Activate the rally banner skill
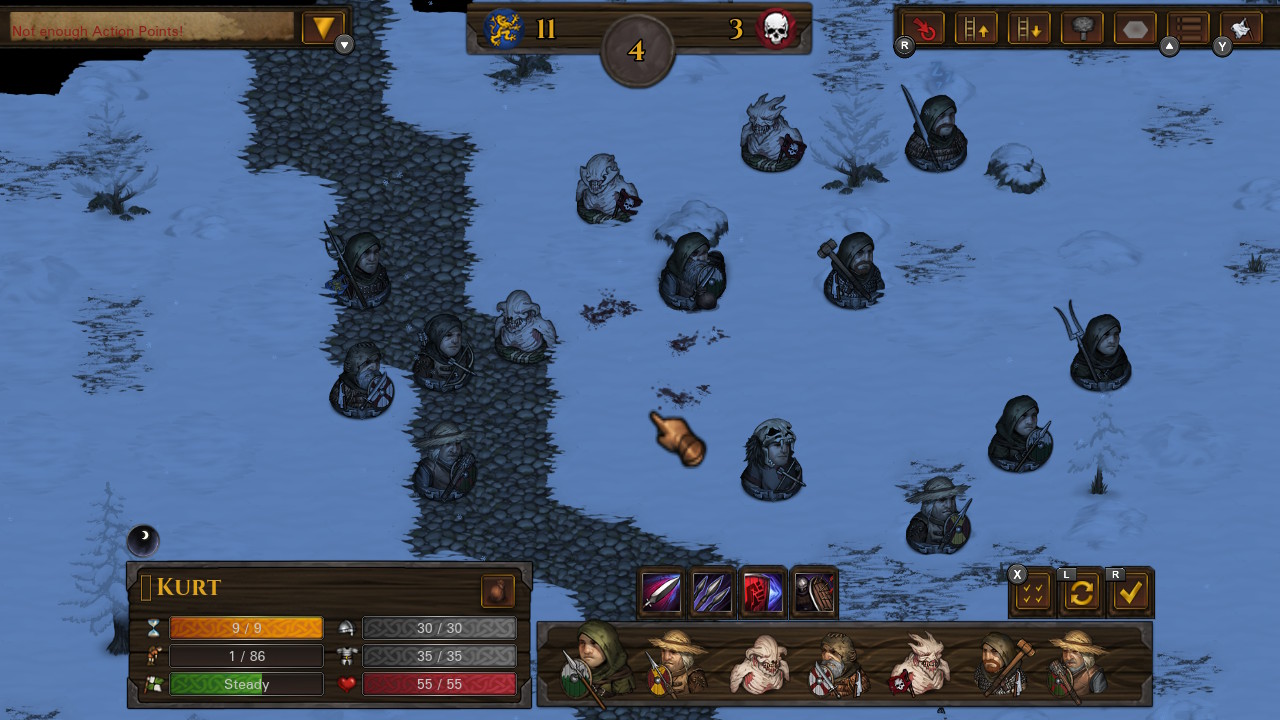The height and width of the screenshot is (720, 1280). tap(763, 592)
